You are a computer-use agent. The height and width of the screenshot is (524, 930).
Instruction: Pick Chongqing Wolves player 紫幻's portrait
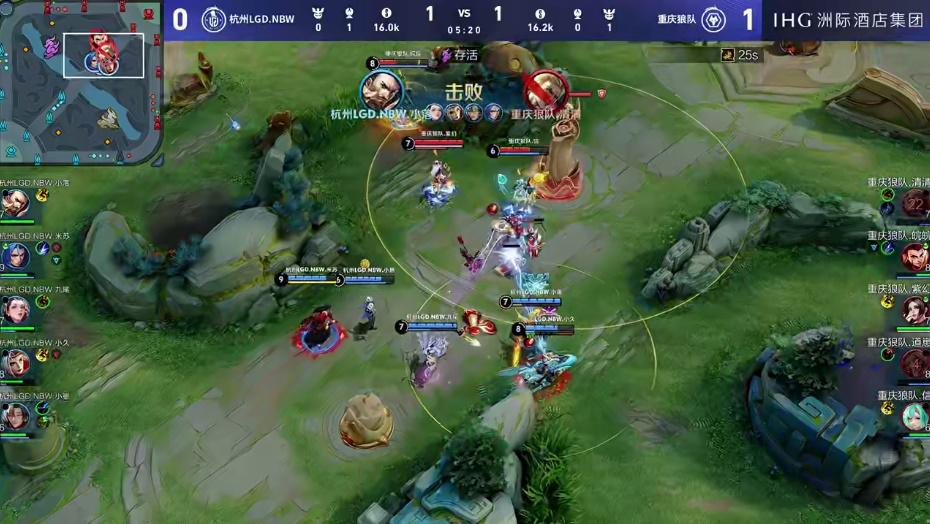point(914,310)
